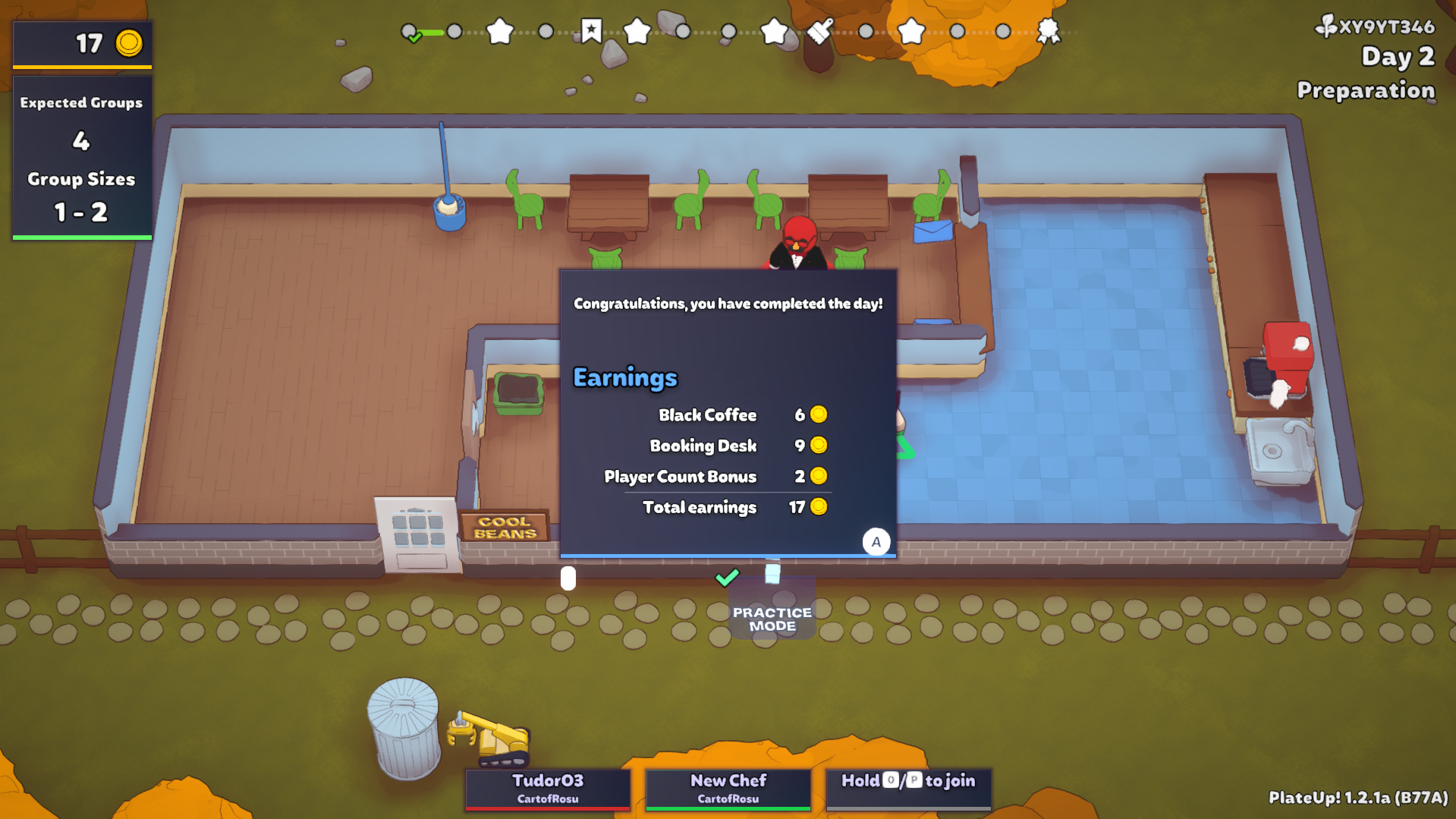Click the bookmark star marker on day track

pos(591,31)
